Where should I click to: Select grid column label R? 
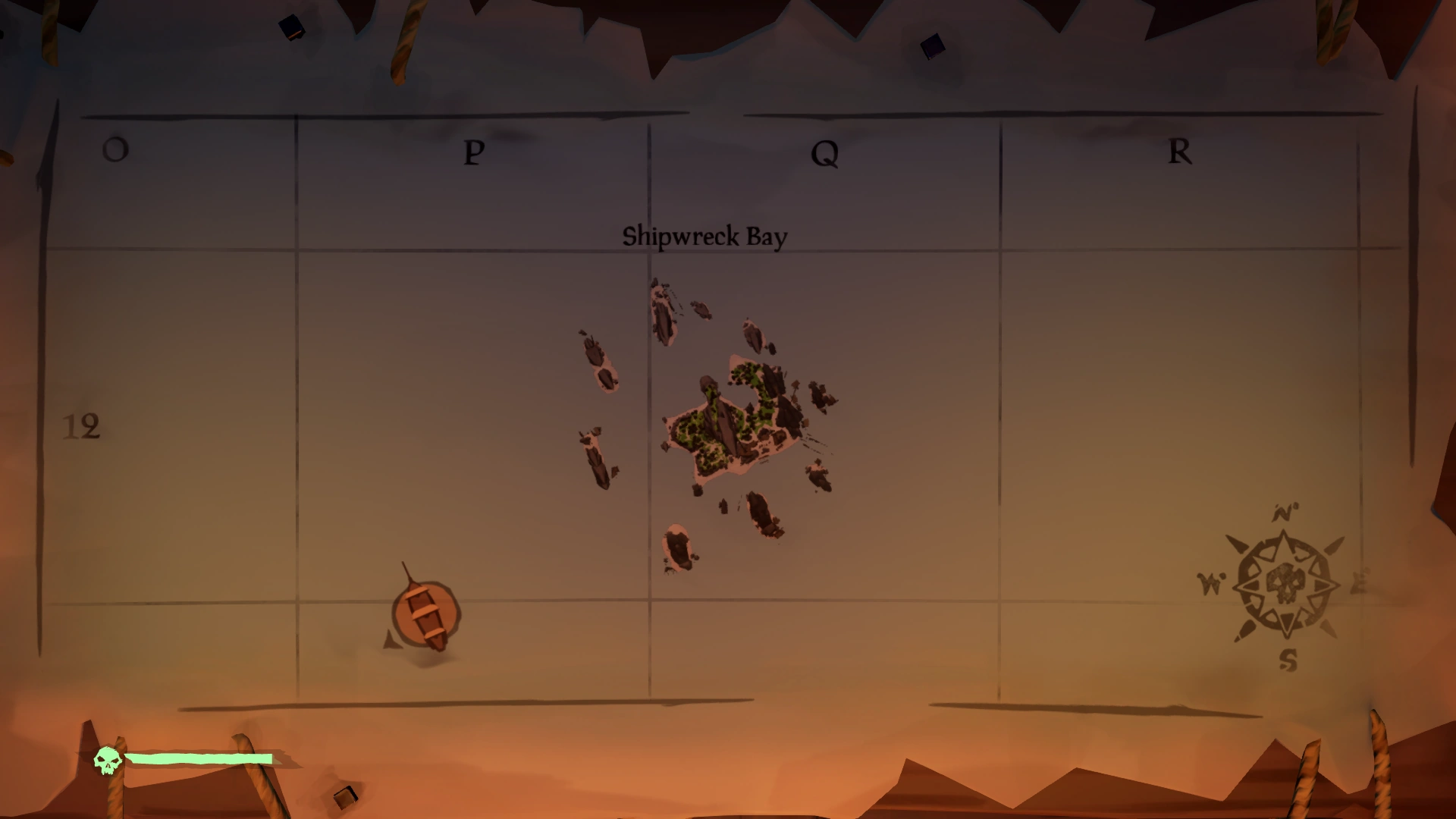point(1178,152)
